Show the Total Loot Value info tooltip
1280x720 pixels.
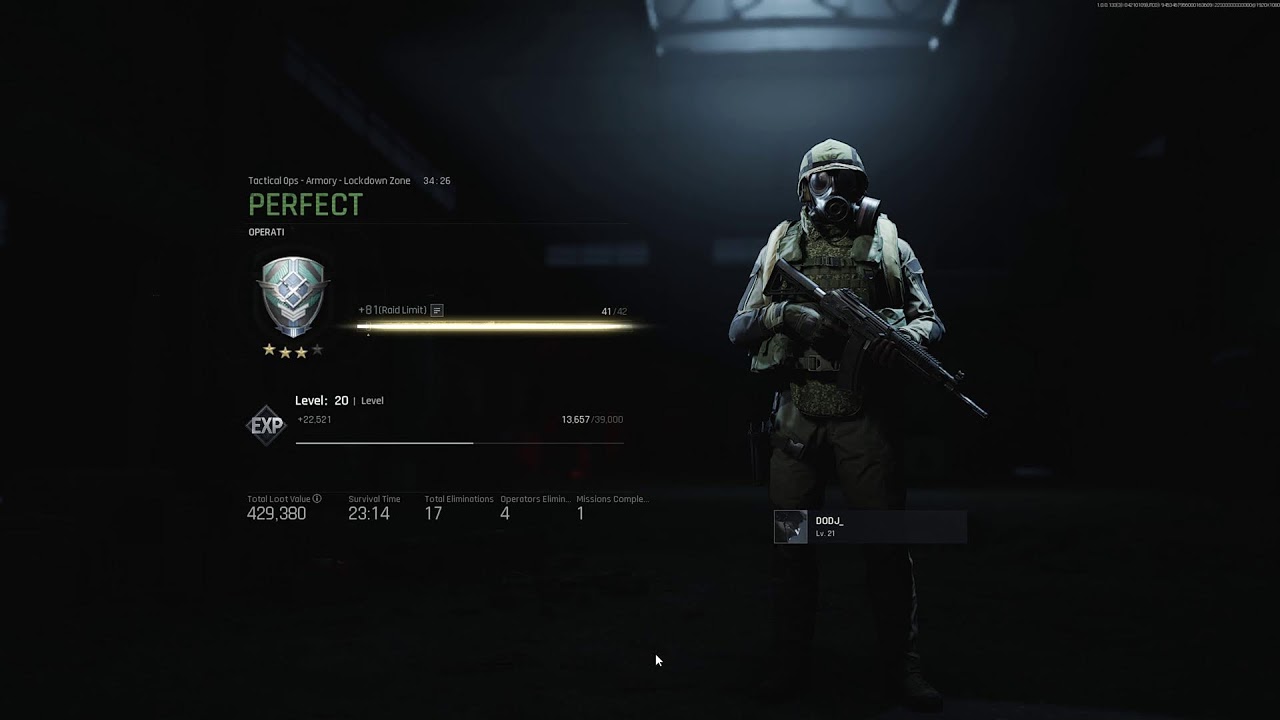pyautogui.click(x=317, y=498)
